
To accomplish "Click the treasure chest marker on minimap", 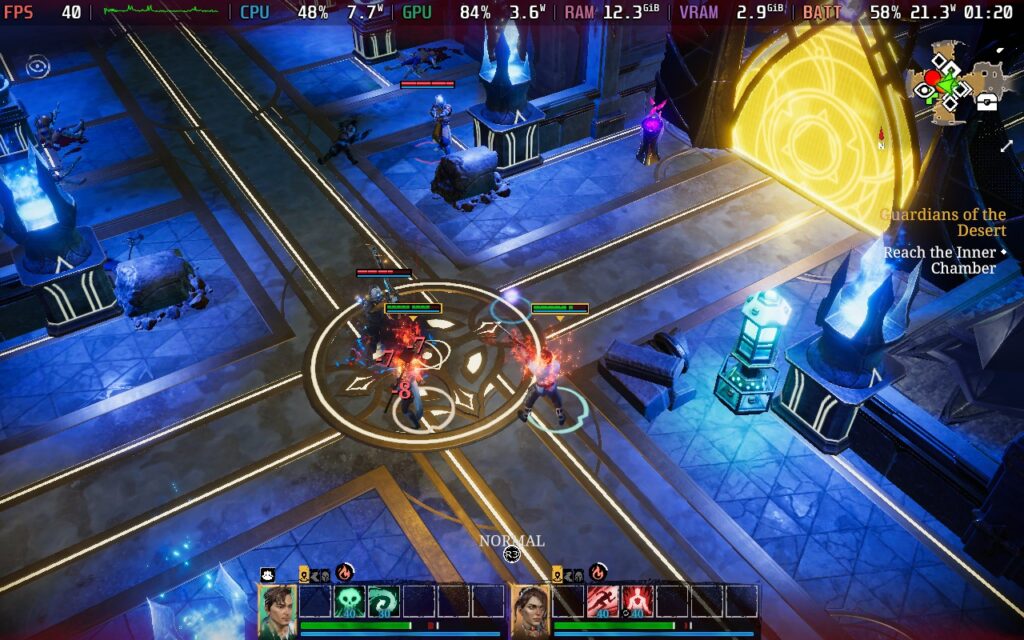I will [987, 101].
